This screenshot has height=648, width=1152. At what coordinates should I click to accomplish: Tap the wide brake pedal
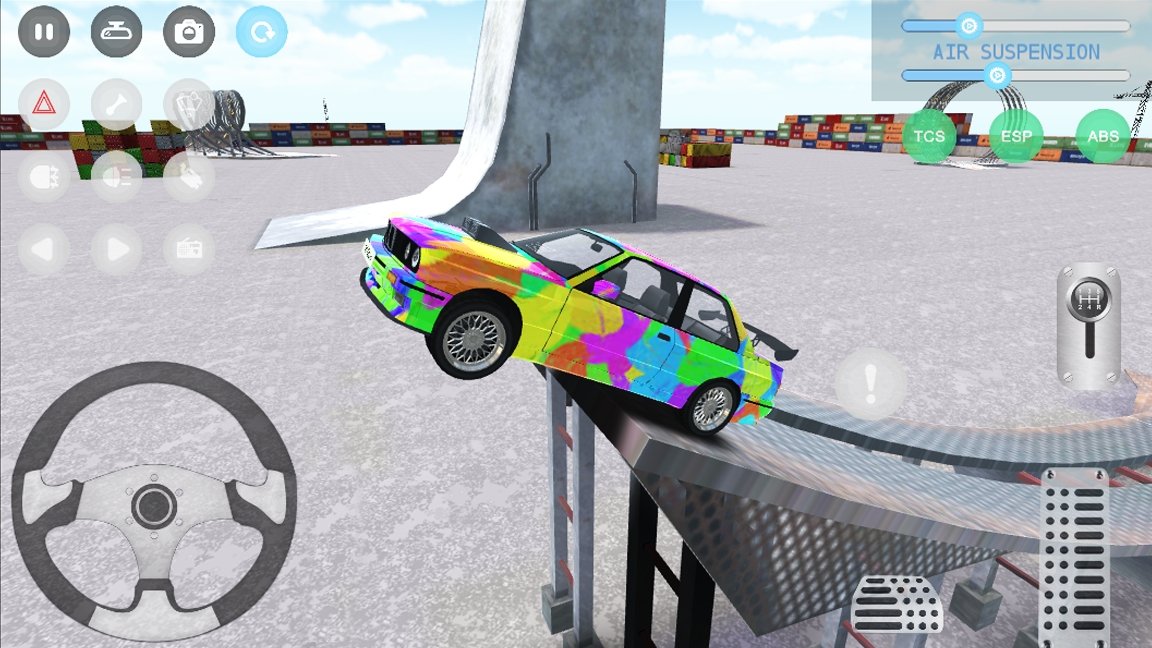tap(897, 605)
